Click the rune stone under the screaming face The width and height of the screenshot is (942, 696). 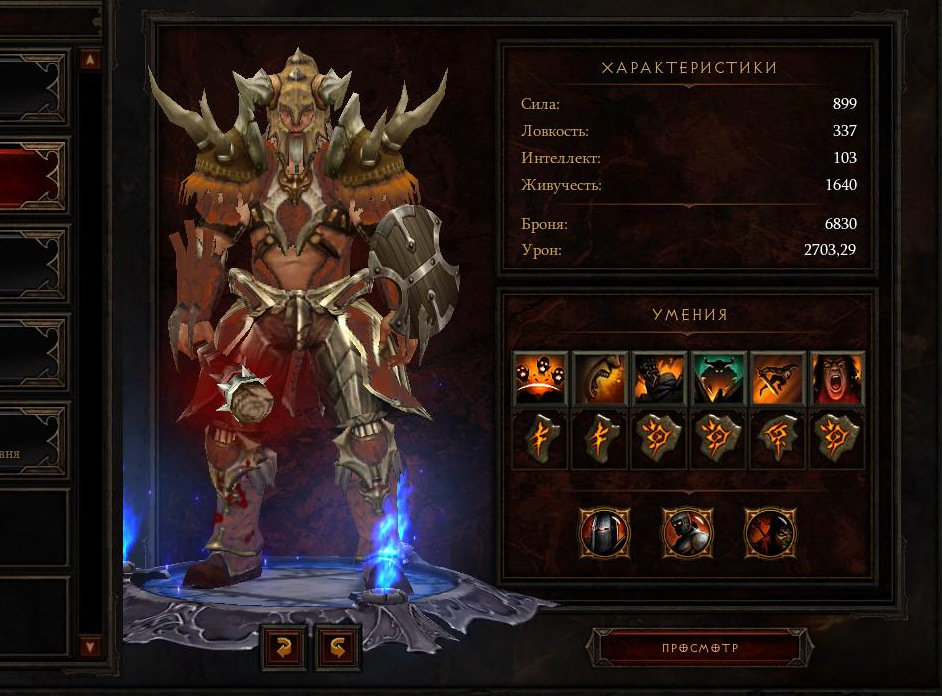pyautogui.click(x=837, y=439)
